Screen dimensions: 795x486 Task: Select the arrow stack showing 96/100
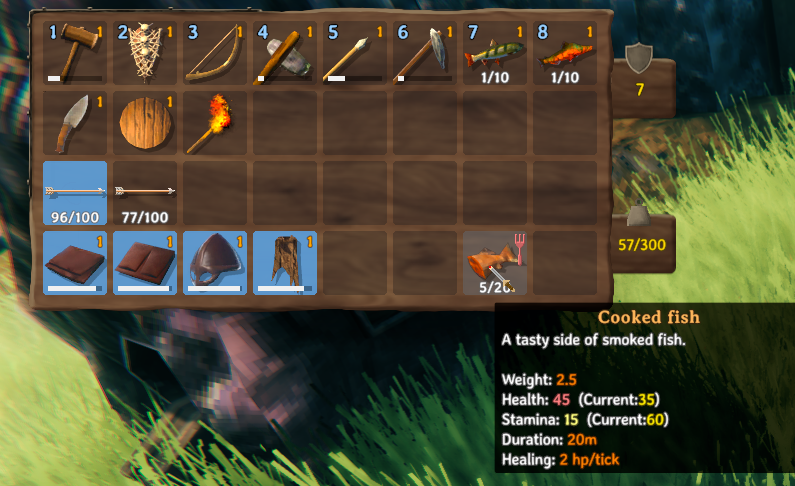(x=75, y=193)
